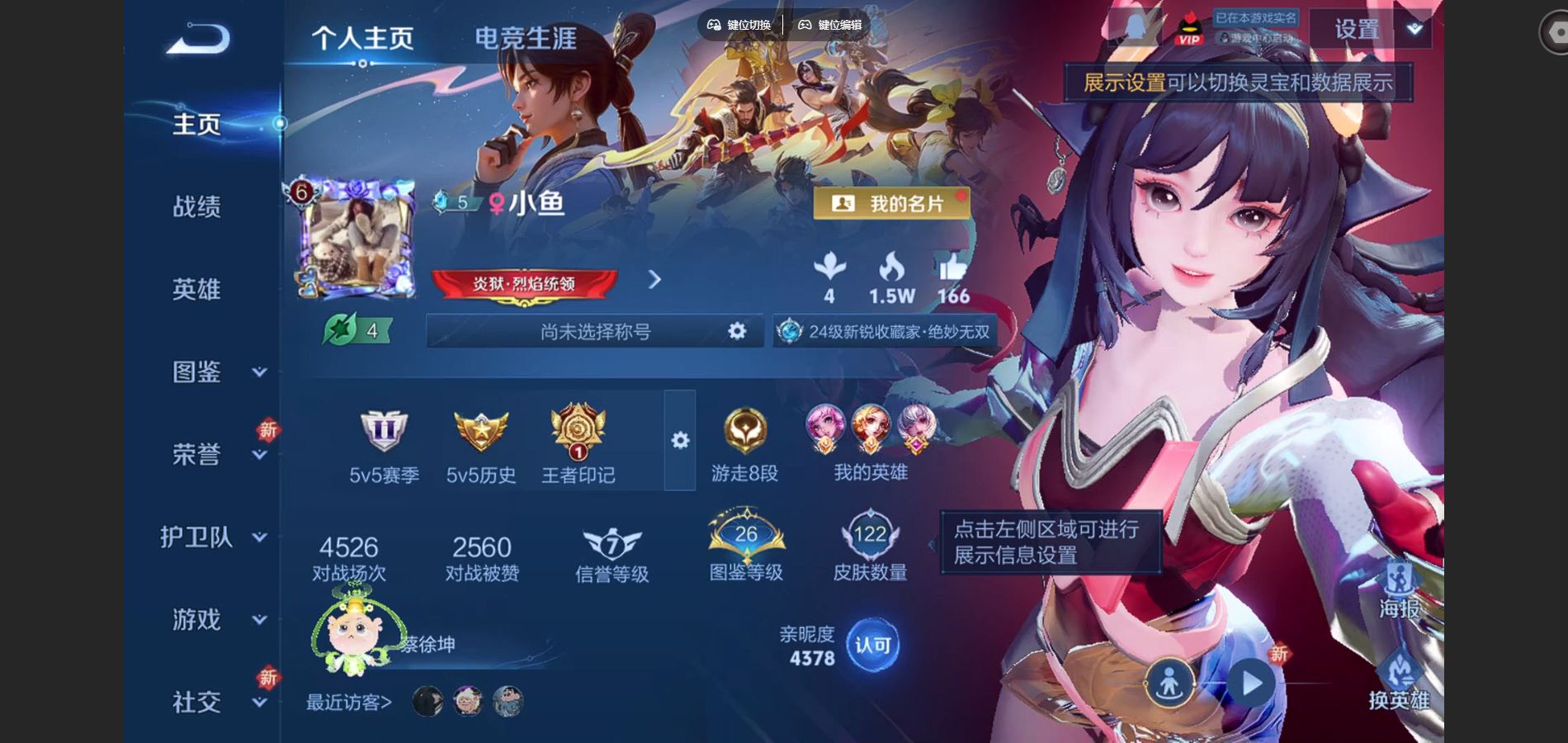Click the 我的名片 button
Viewport: 1568px width, 743px height.
(x=890, y=201)
